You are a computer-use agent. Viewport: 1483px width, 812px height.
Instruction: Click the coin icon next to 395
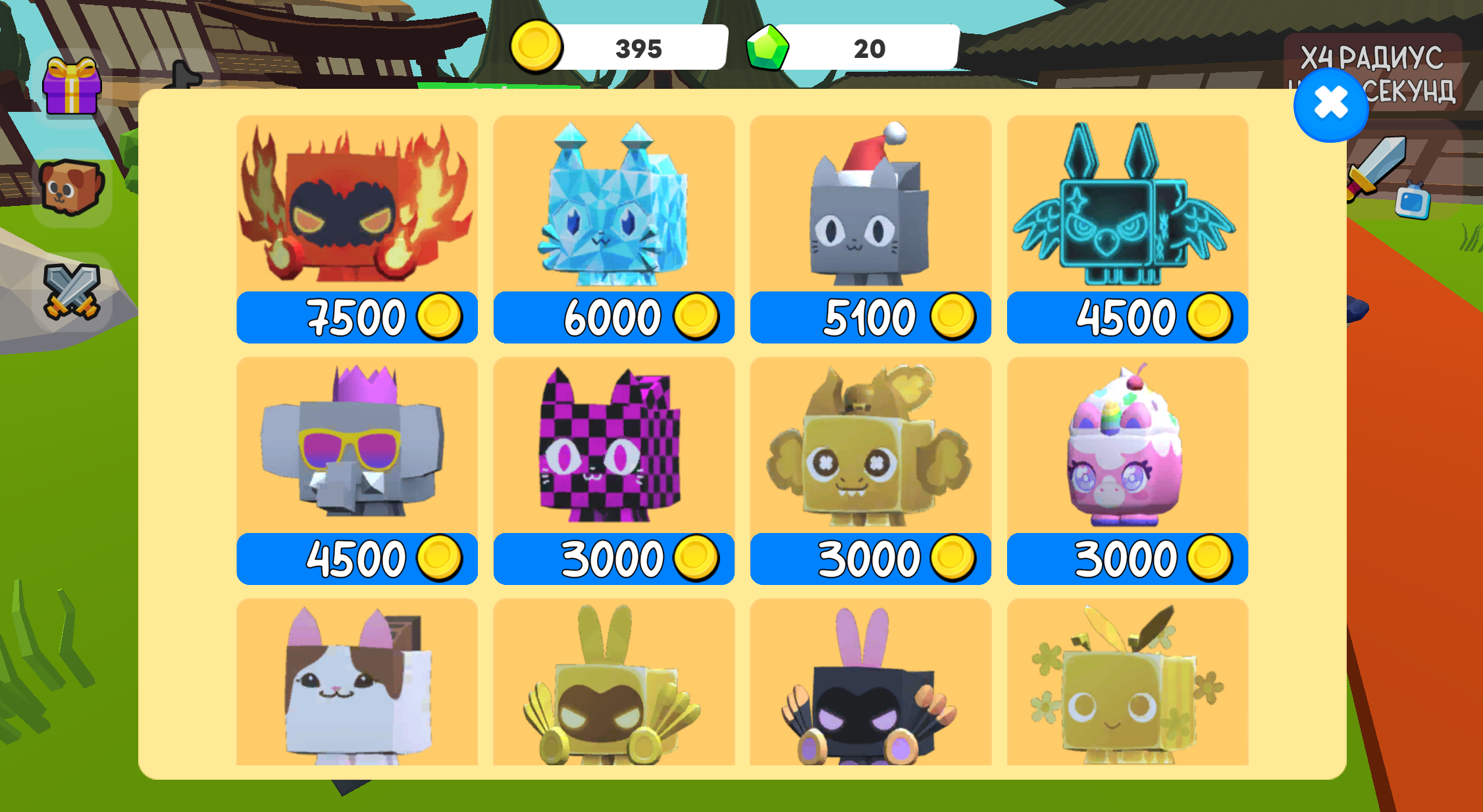click(x=538, y=48)
